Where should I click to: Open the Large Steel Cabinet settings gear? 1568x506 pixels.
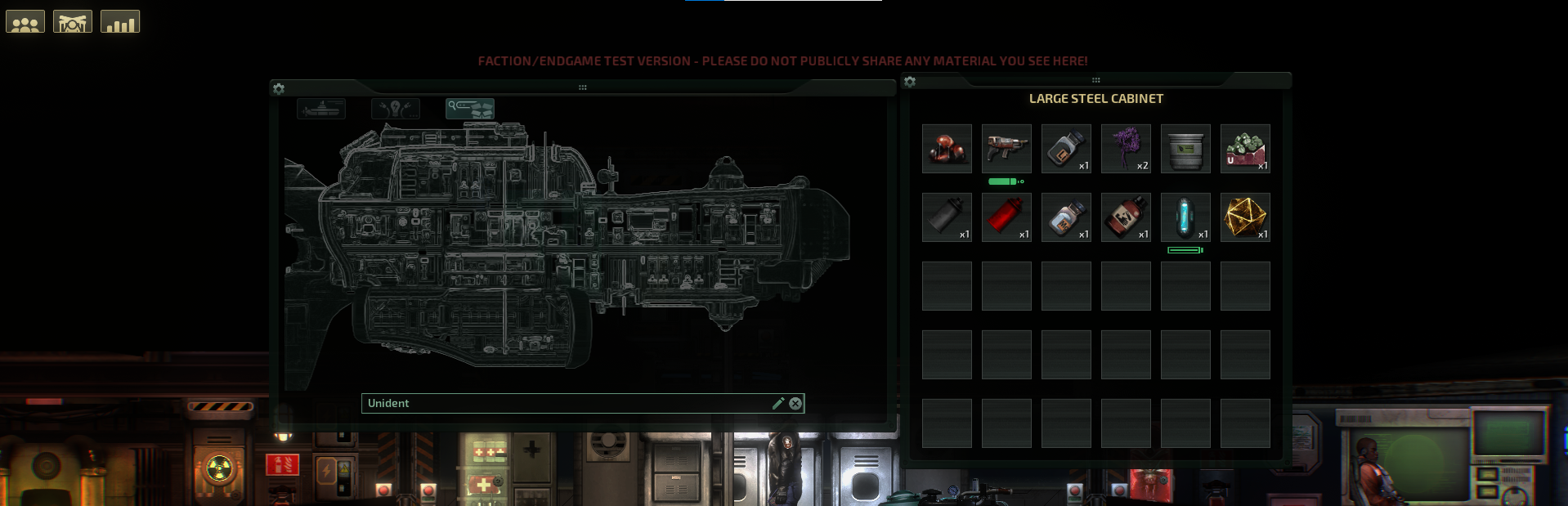[x=910, y=82]
